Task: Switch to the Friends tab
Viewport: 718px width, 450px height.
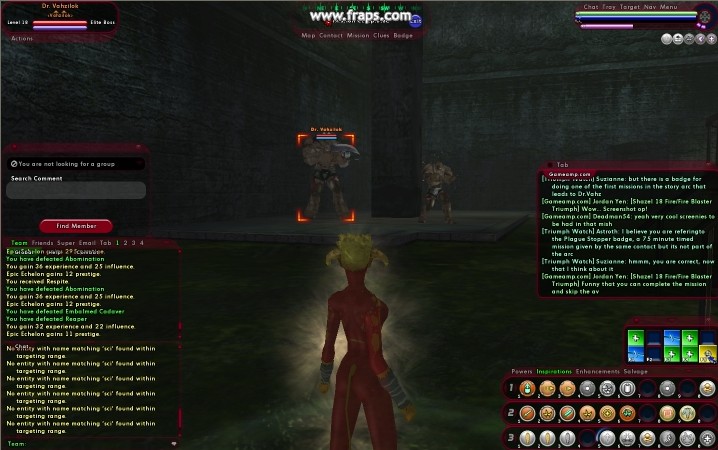Action: 42,242
